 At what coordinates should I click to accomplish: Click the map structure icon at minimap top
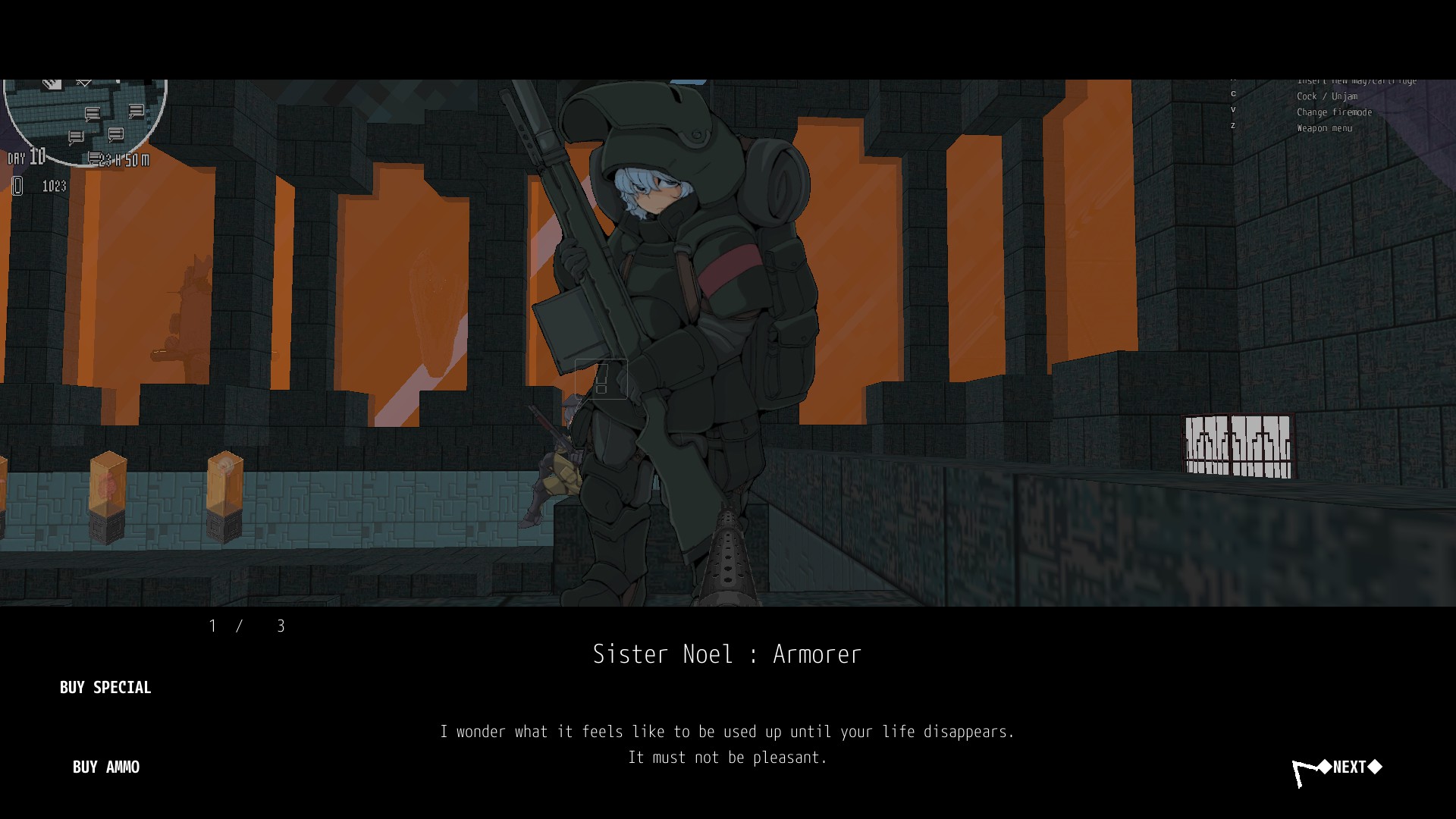[51, 83]
